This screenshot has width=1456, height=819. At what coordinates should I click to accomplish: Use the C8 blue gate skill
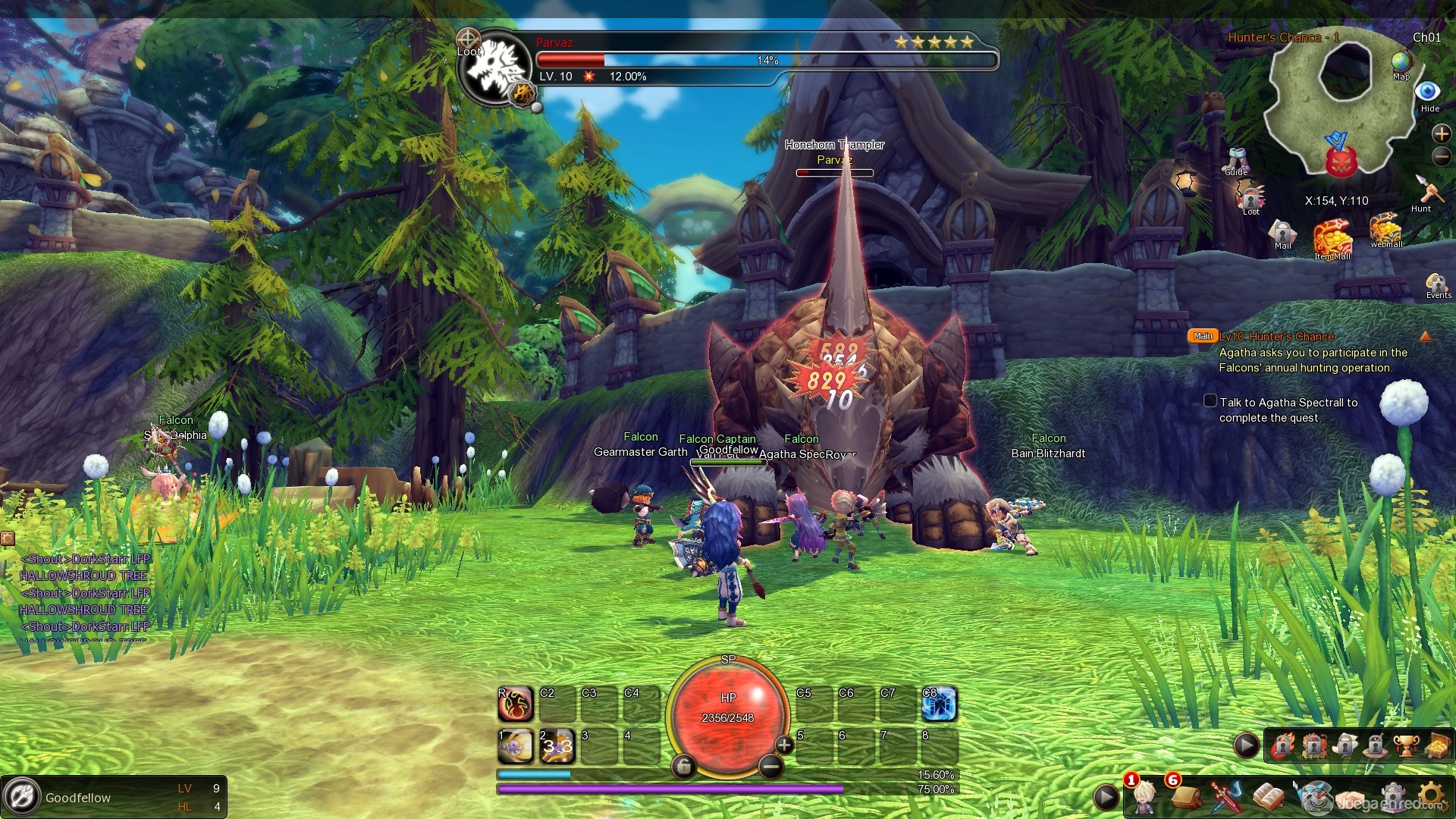tap(939, 705)
